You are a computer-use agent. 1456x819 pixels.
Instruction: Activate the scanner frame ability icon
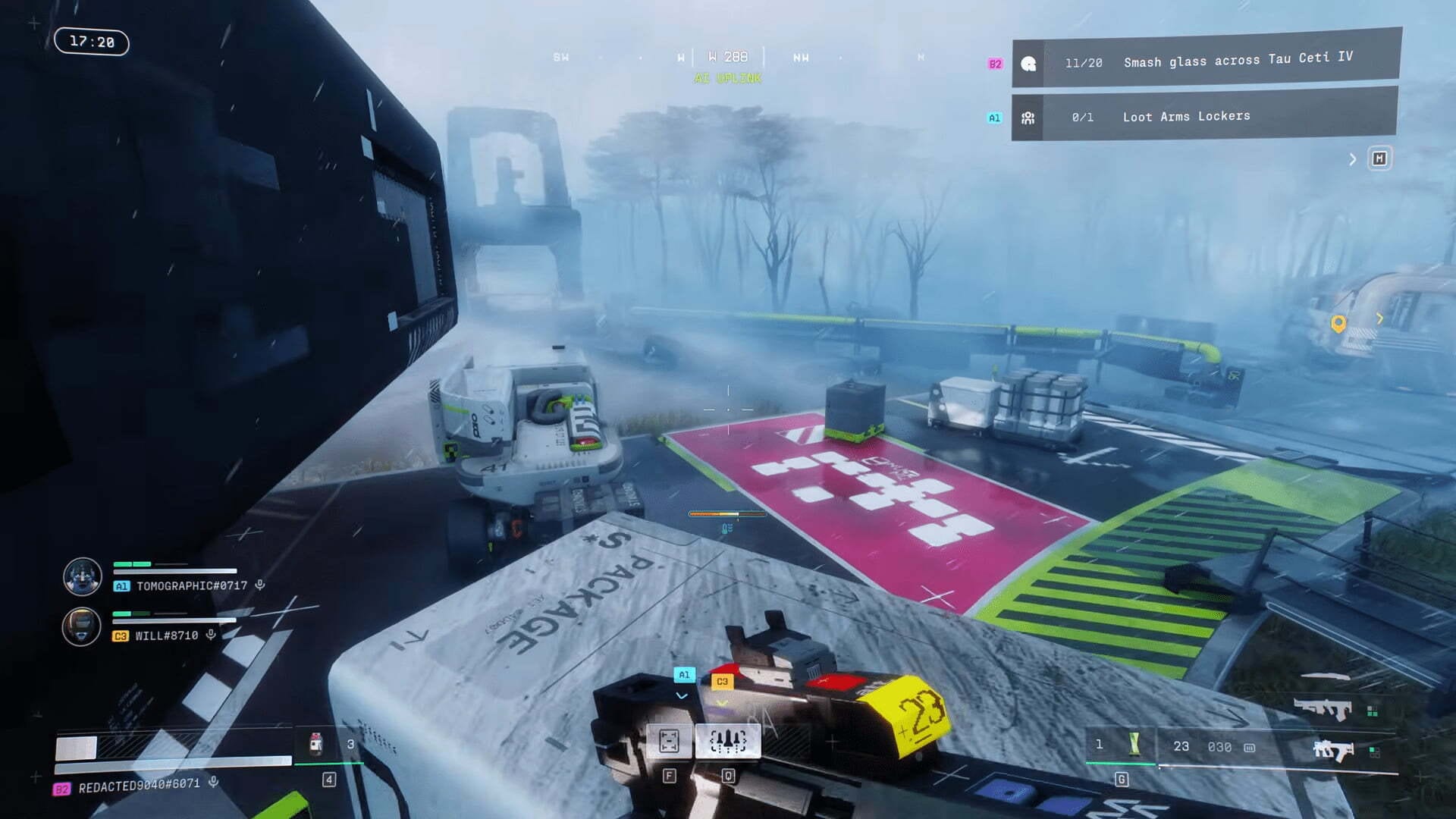pyautogui.click(x=669, y=741)
